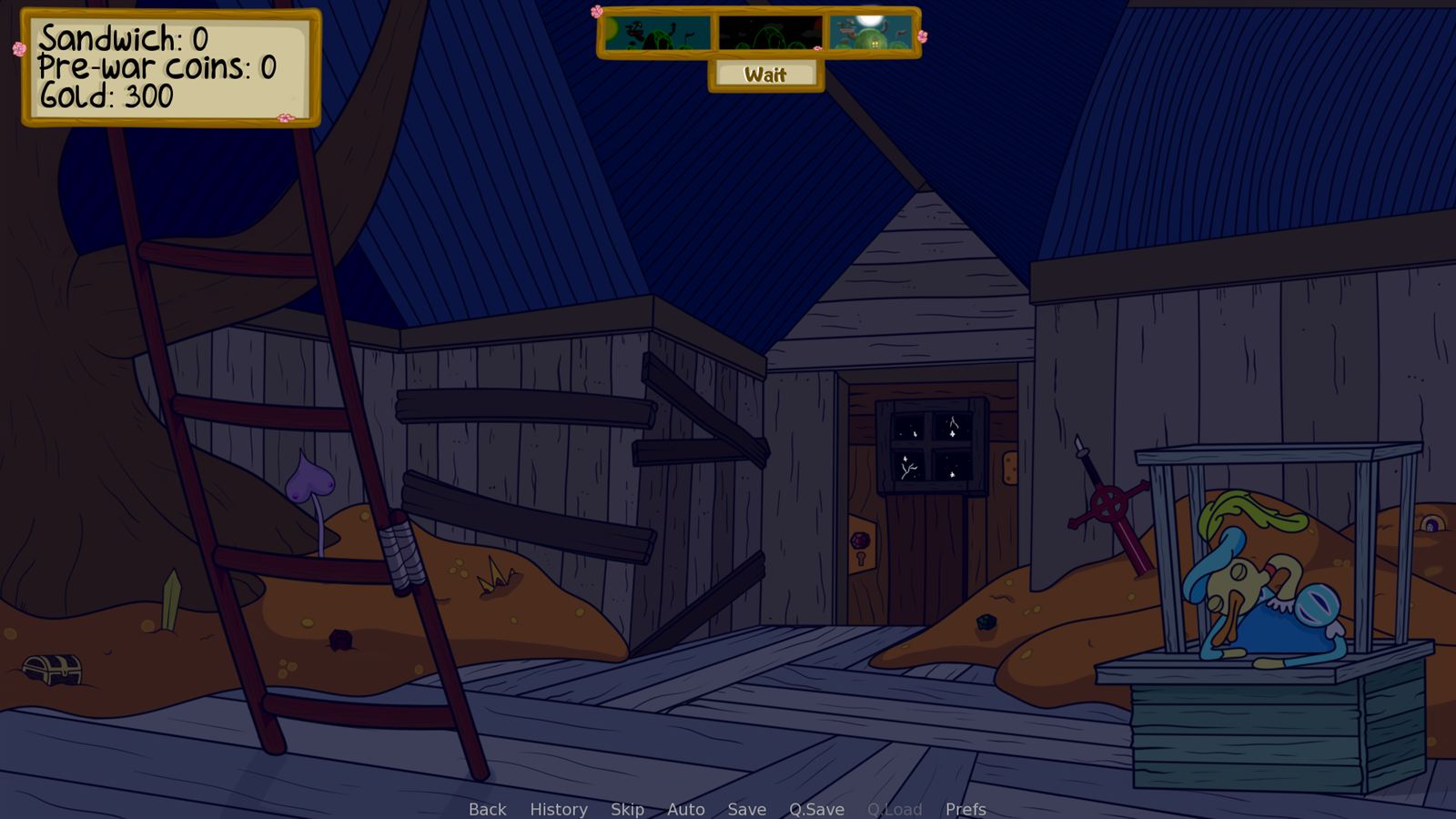Click Q.Save to quick save
1456x819 pixels.
pyautogui.click(x=815, y=809)
